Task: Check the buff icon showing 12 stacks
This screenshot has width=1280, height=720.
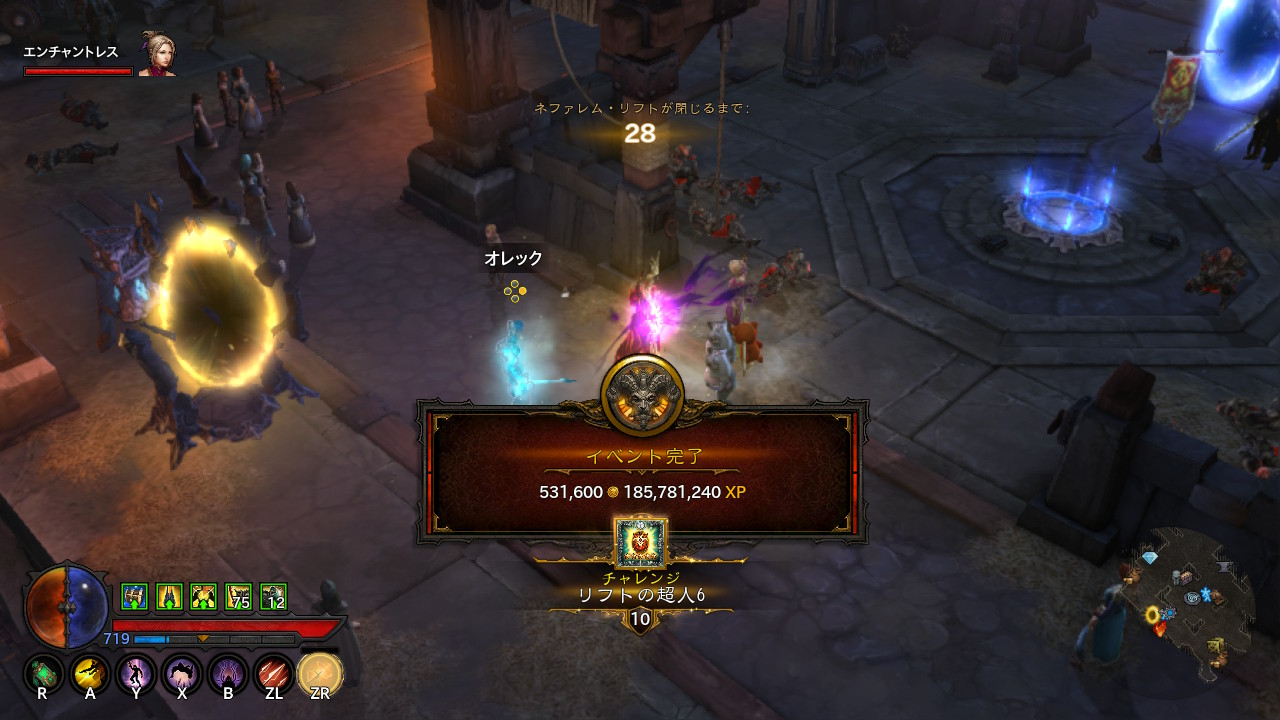Action: [273, 597]
